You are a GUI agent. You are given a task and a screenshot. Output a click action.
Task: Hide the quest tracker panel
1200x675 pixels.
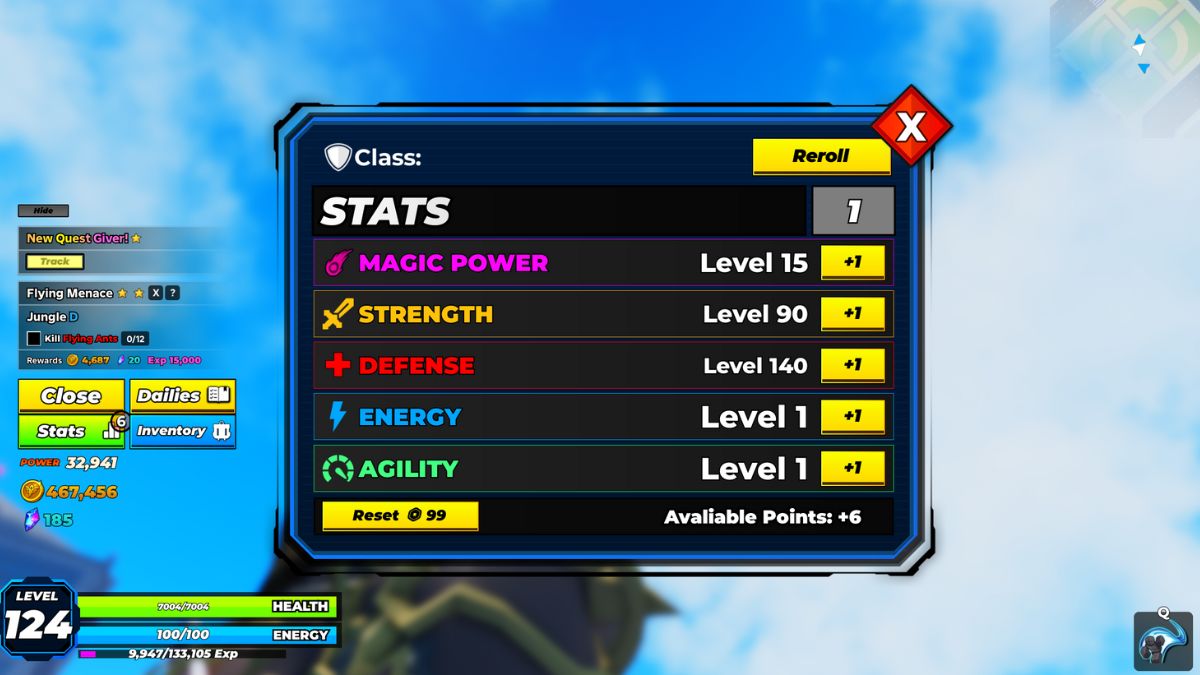[43, 211]
